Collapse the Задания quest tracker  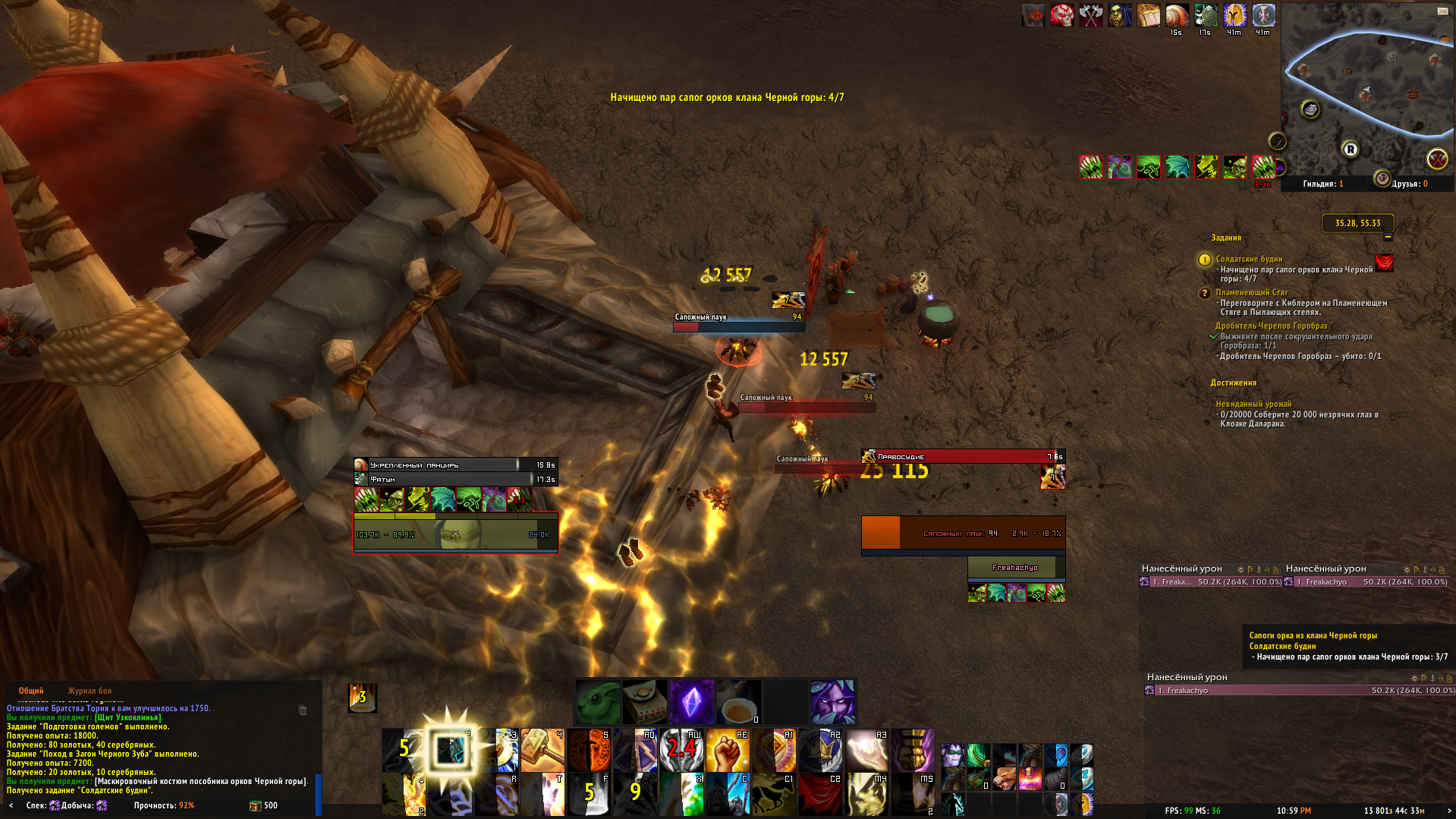pyautogui.click(x=1388, y=238)
